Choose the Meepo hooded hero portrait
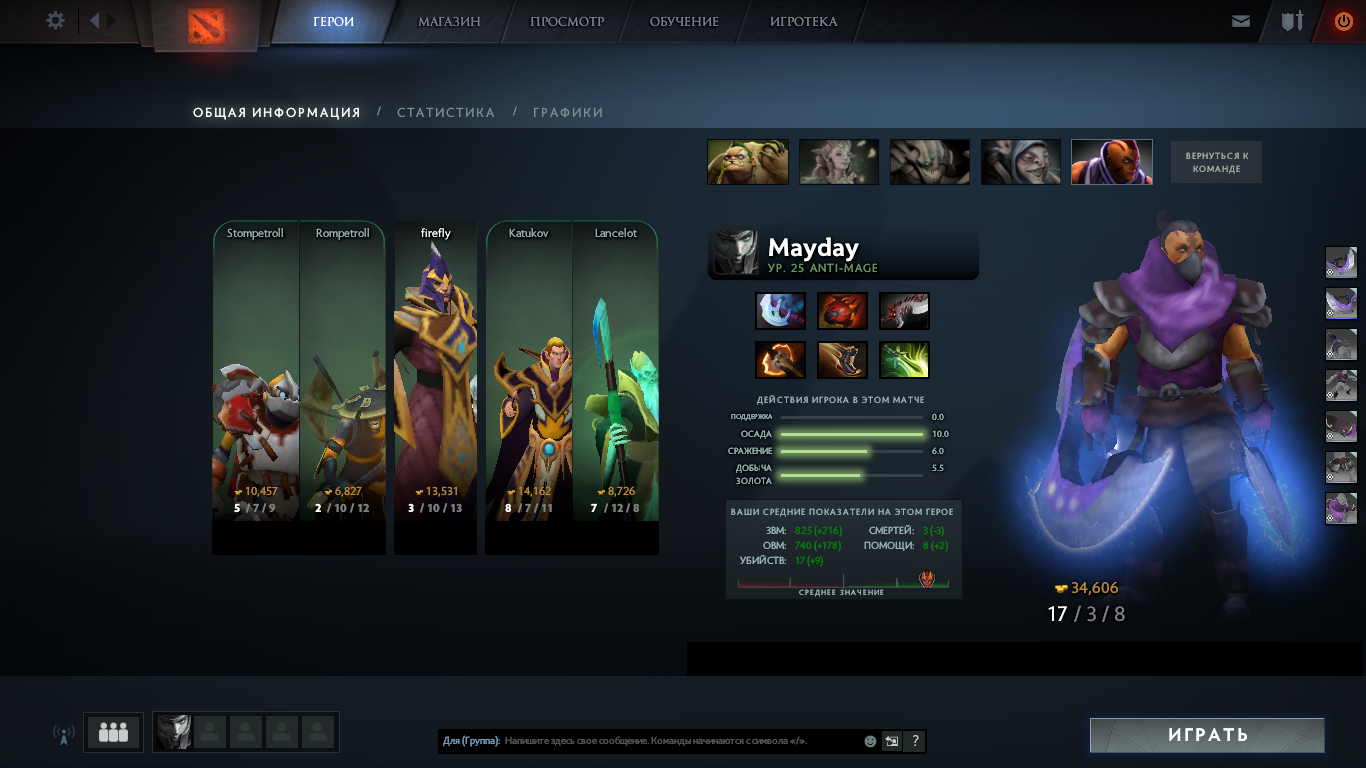The height and width of the screenshot is (768, 1366). (1021, 162)
